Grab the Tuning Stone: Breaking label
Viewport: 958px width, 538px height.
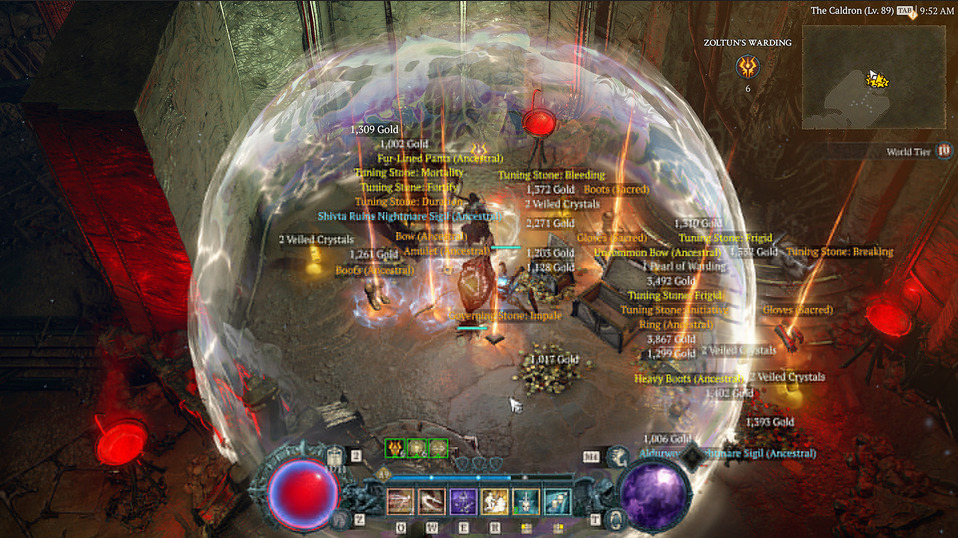point(839,252)
